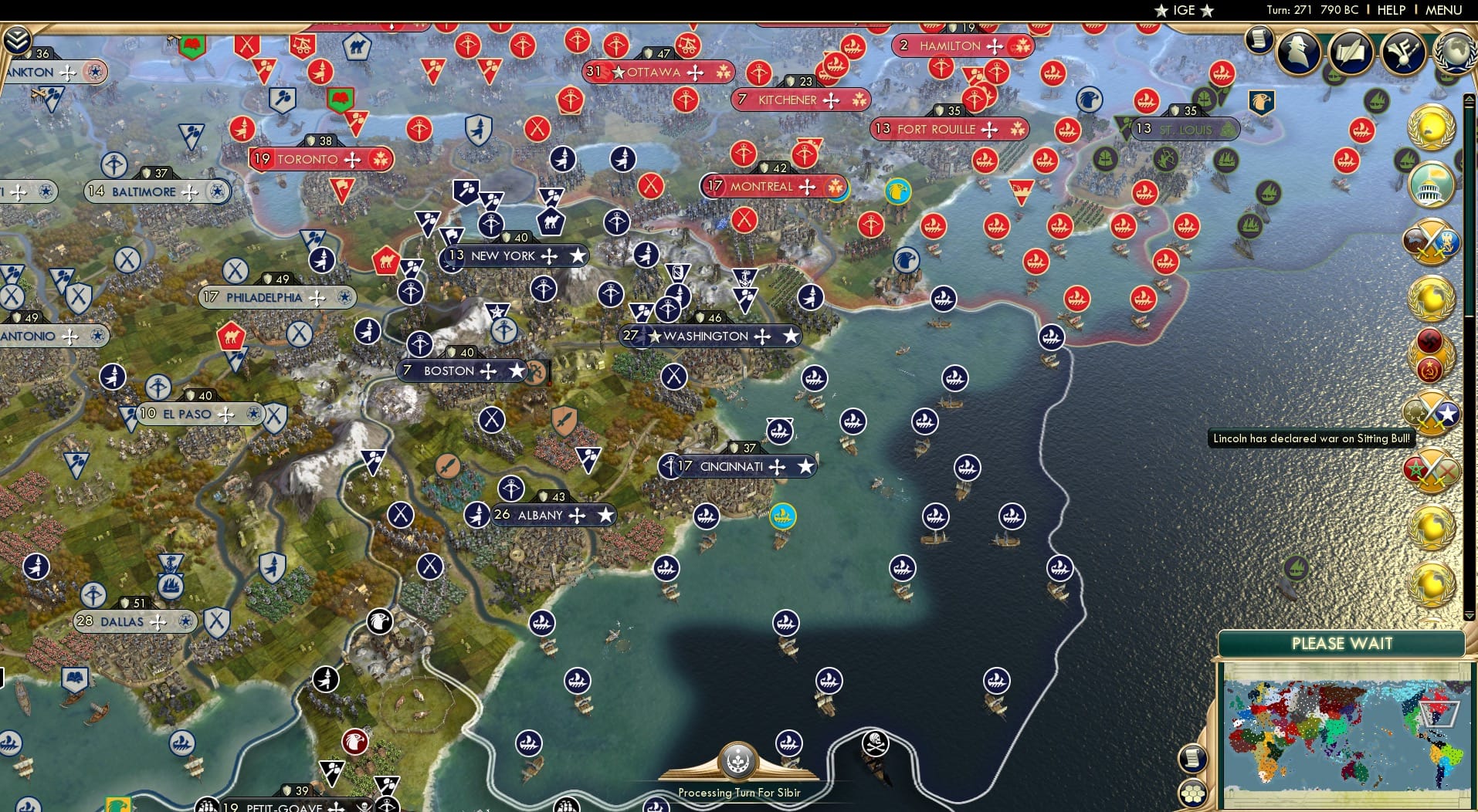The image size is (1478, 812).
Task: Click the IGE starred button in the top bar
Action: coord(1185,11)
